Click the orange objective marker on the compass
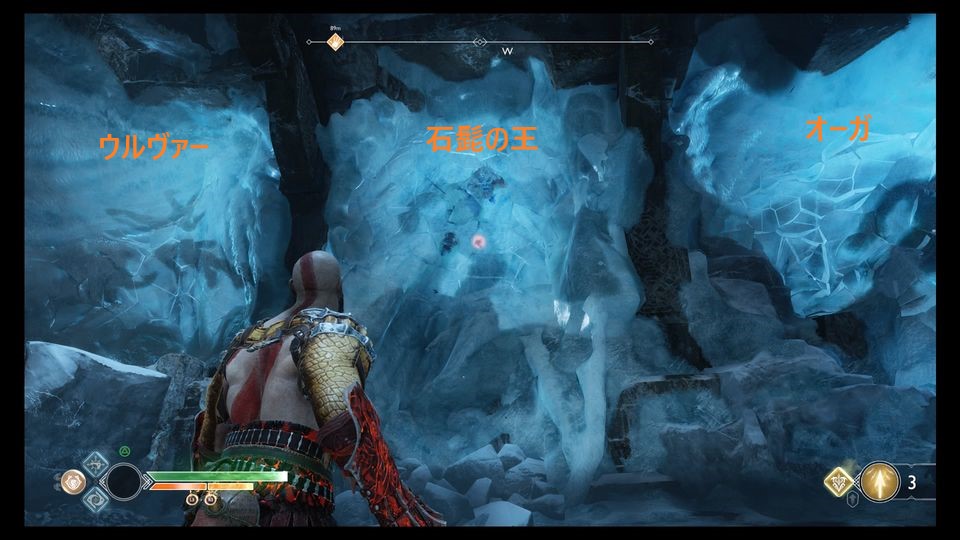The height and width of the screenshot is (540, 960). point(336,42)
